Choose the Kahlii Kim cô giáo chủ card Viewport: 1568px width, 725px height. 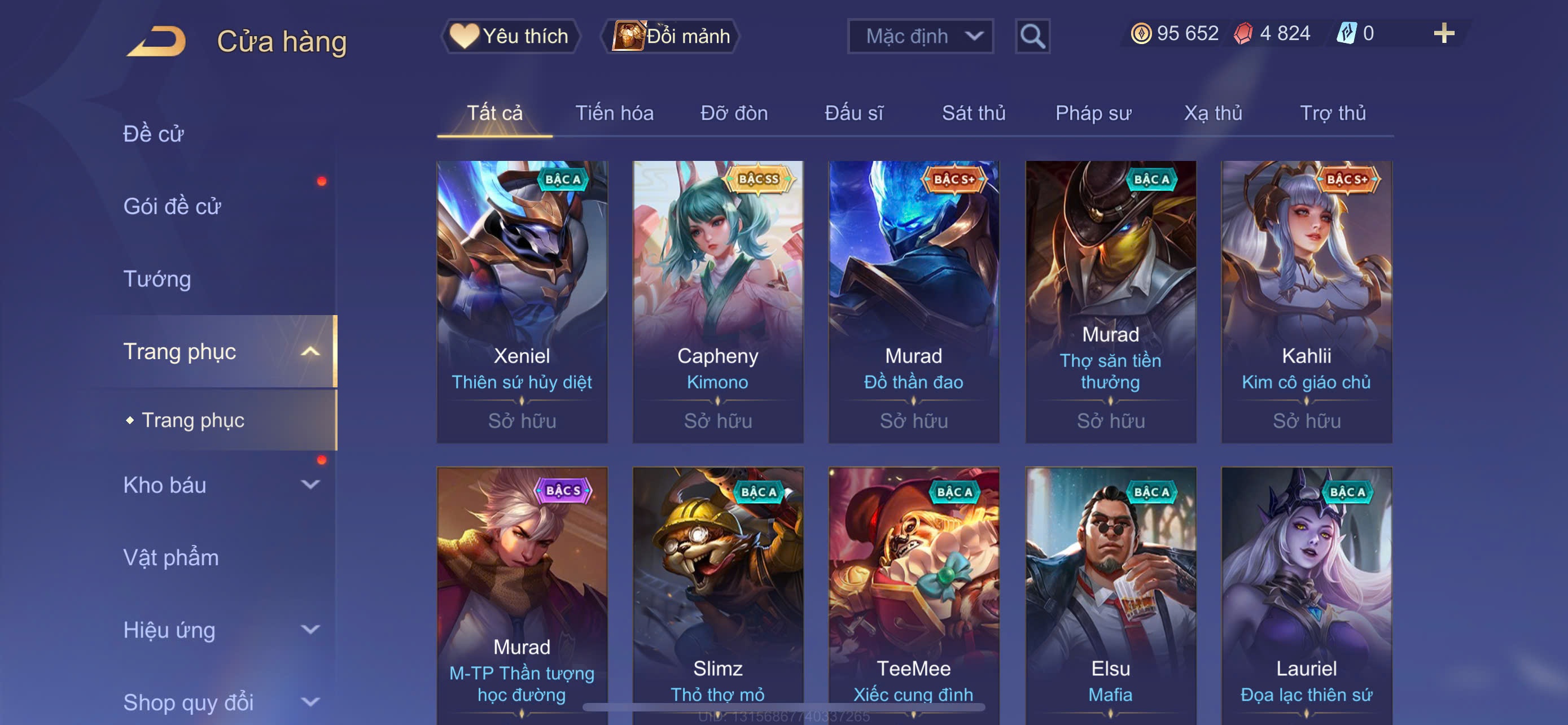[1306, 302]
